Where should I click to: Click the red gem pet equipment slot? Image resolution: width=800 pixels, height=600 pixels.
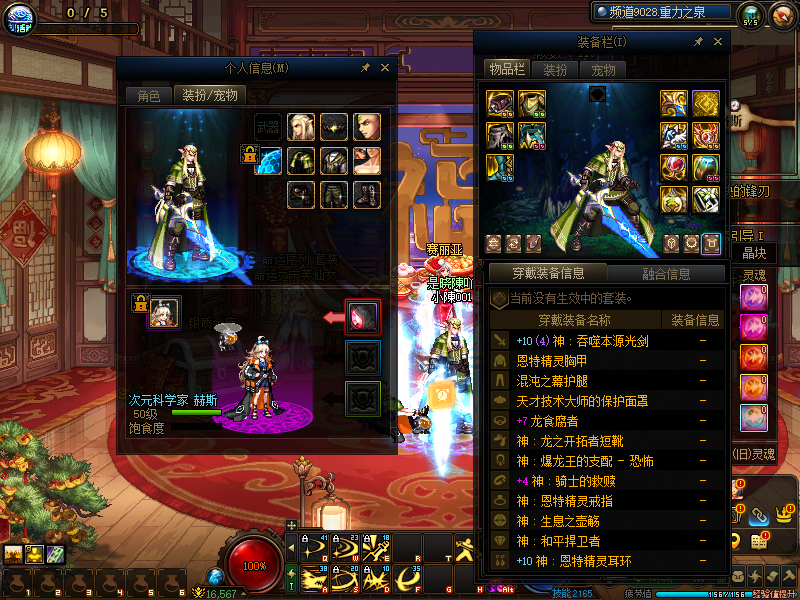pyautogui.click(x=362, y=317)
